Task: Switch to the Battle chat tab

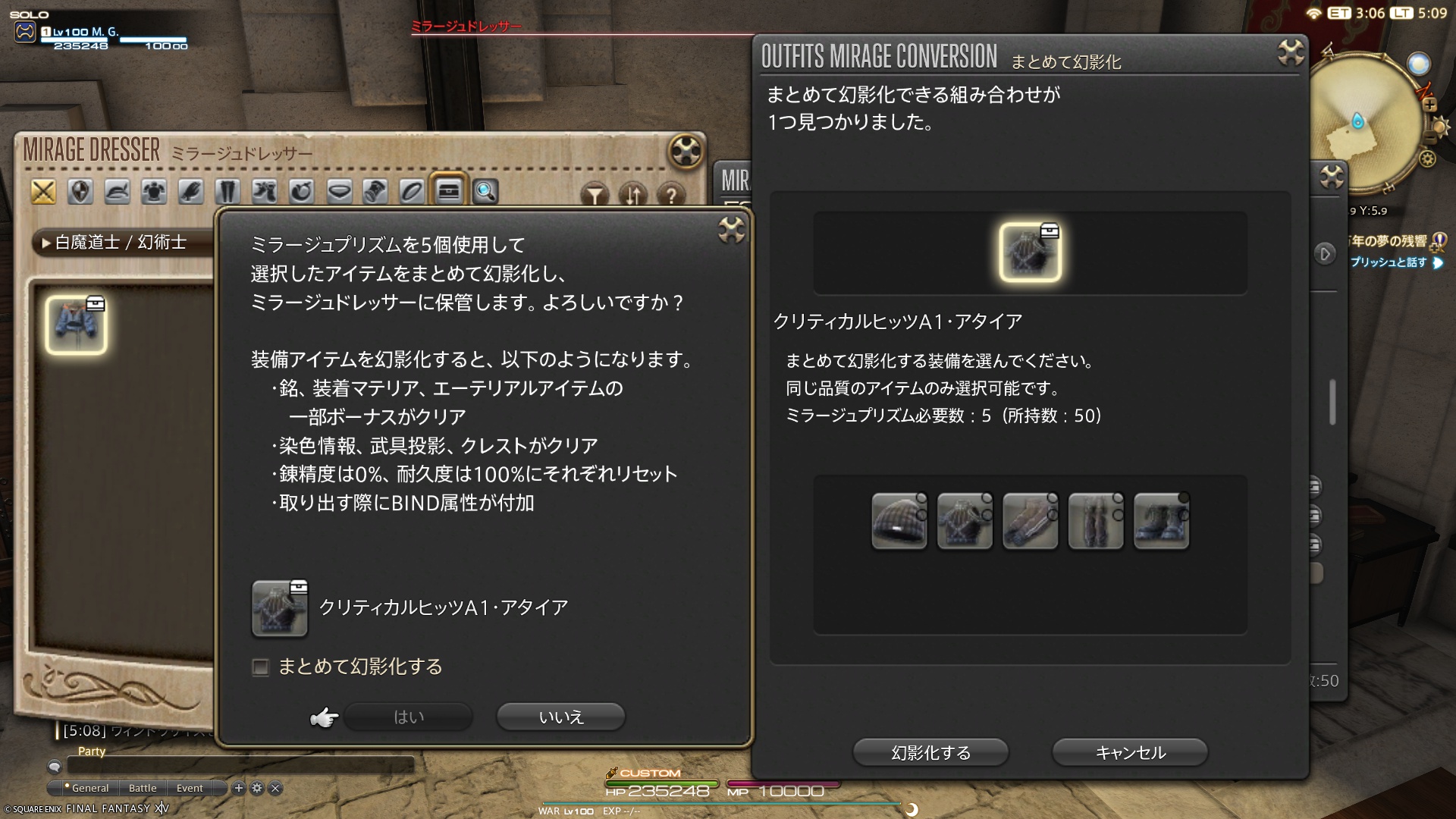Action: 143,788
